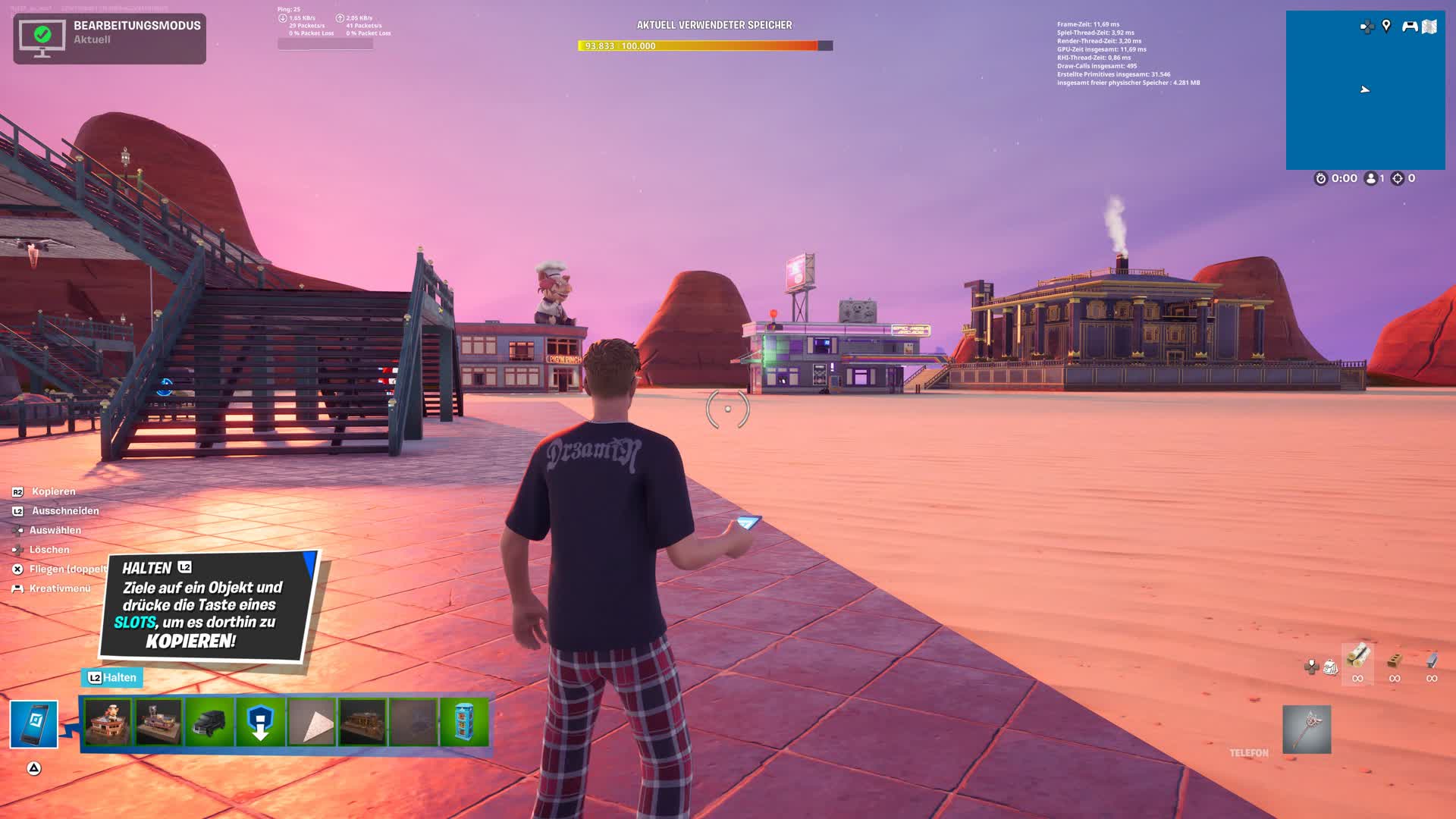Select the blue phone booth slot
1456x819 pixels.
464,723
